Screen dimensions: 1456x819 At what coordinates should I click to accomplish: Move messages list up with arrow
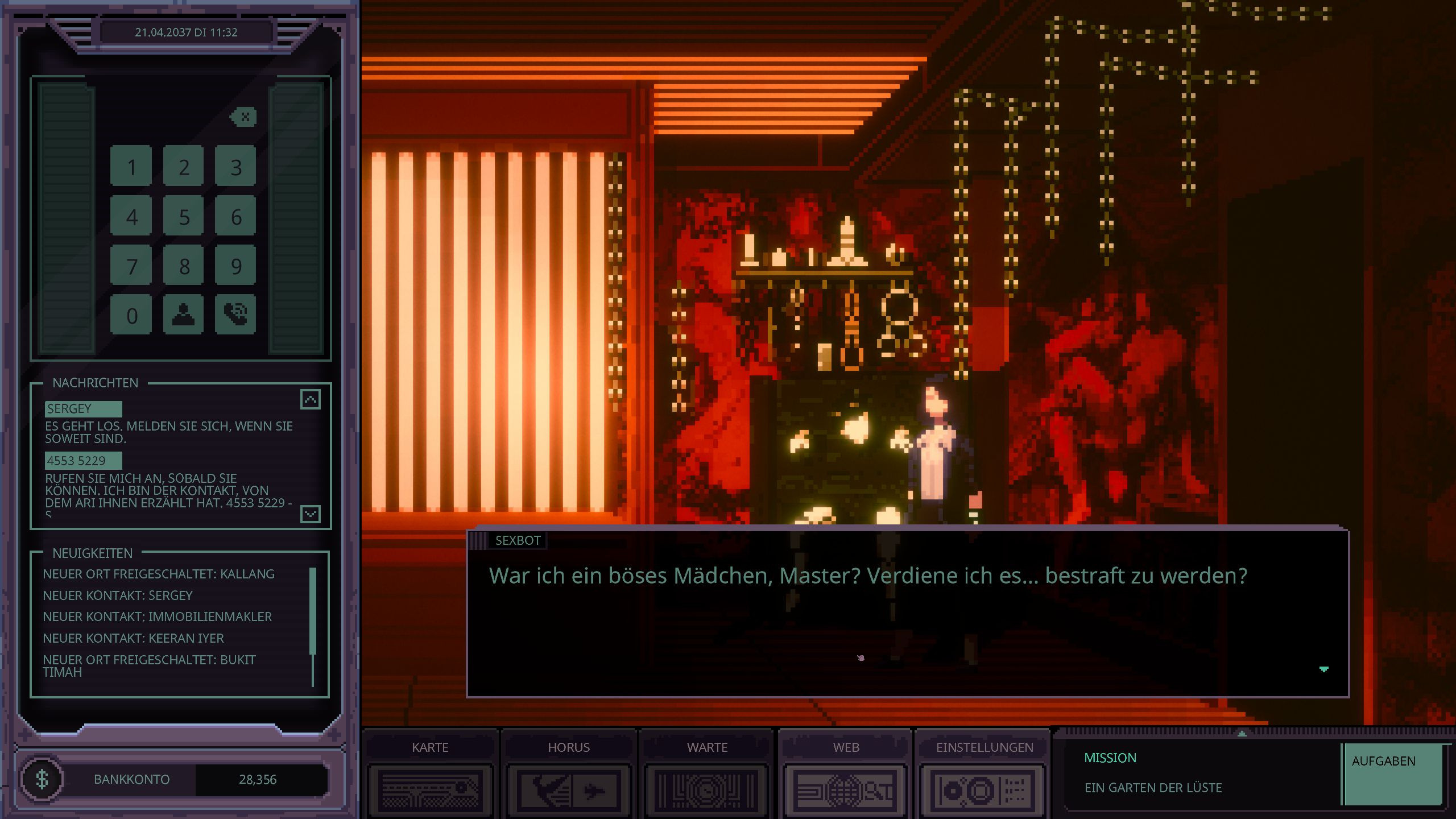point(310,399)
